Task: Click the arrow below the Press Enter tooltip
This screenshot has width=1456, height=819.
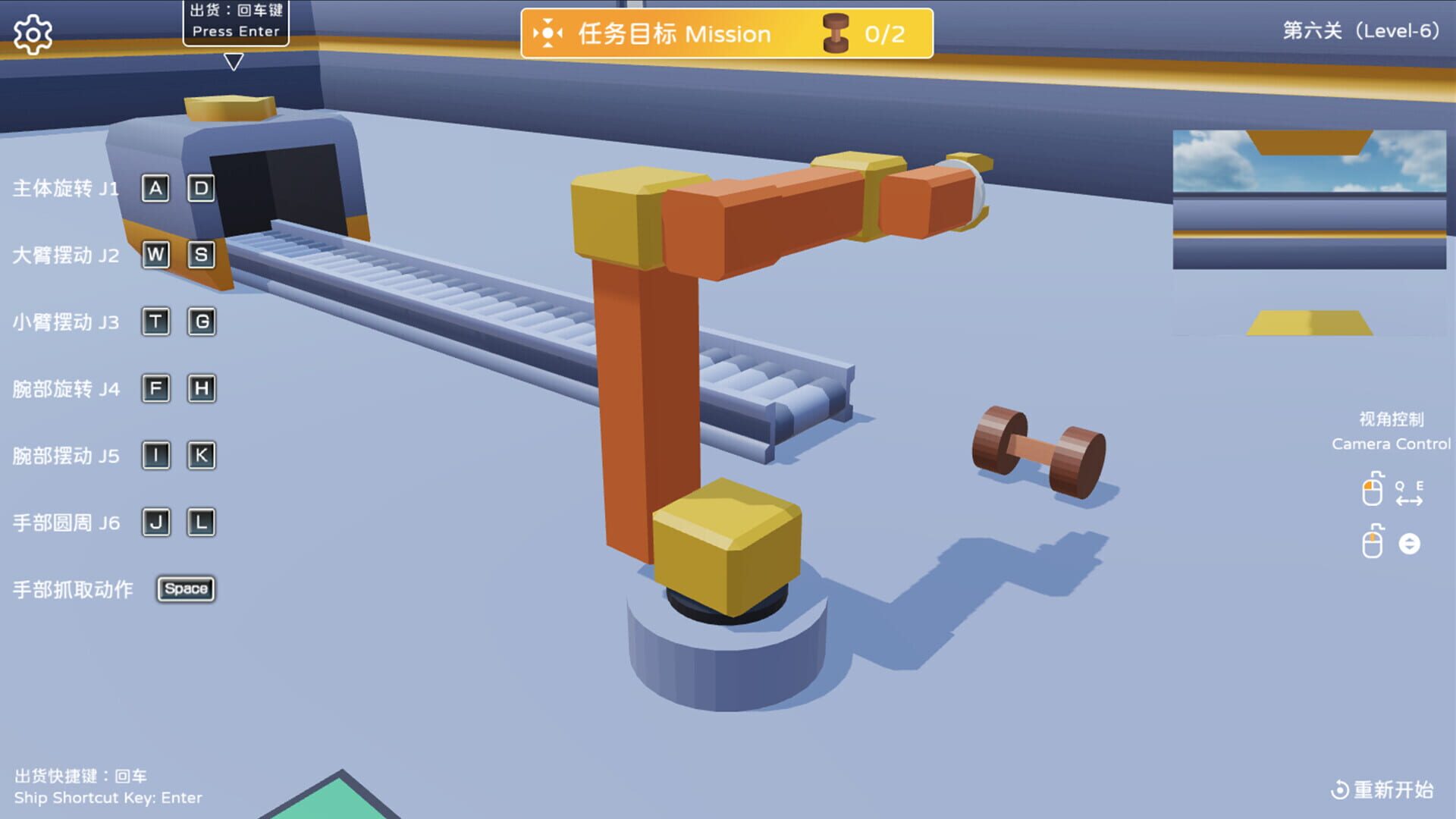Action: (x=234, y=63)
